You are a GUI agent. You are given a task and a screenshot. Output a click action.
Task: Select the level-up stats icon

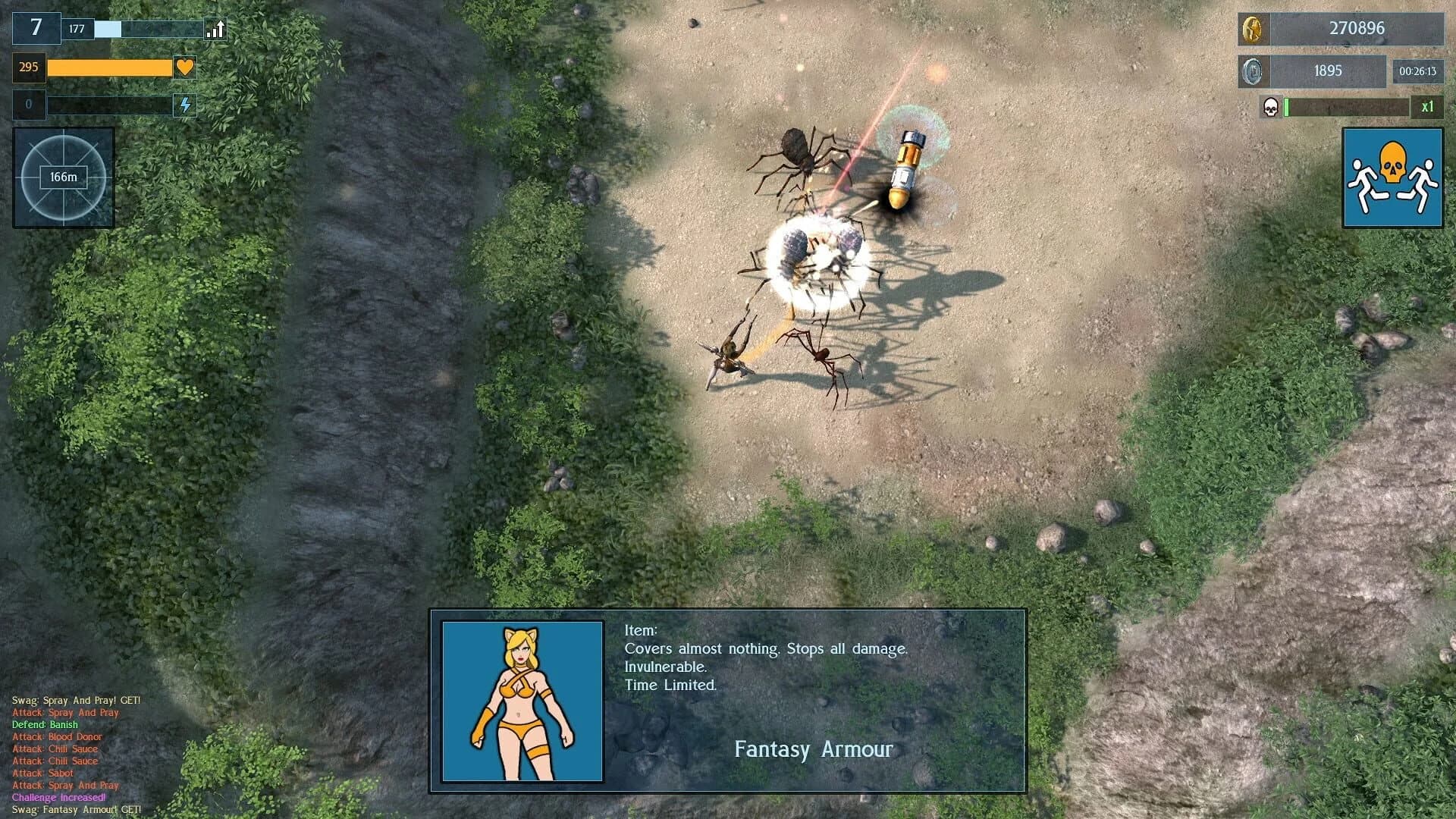(x=215, y=30)
